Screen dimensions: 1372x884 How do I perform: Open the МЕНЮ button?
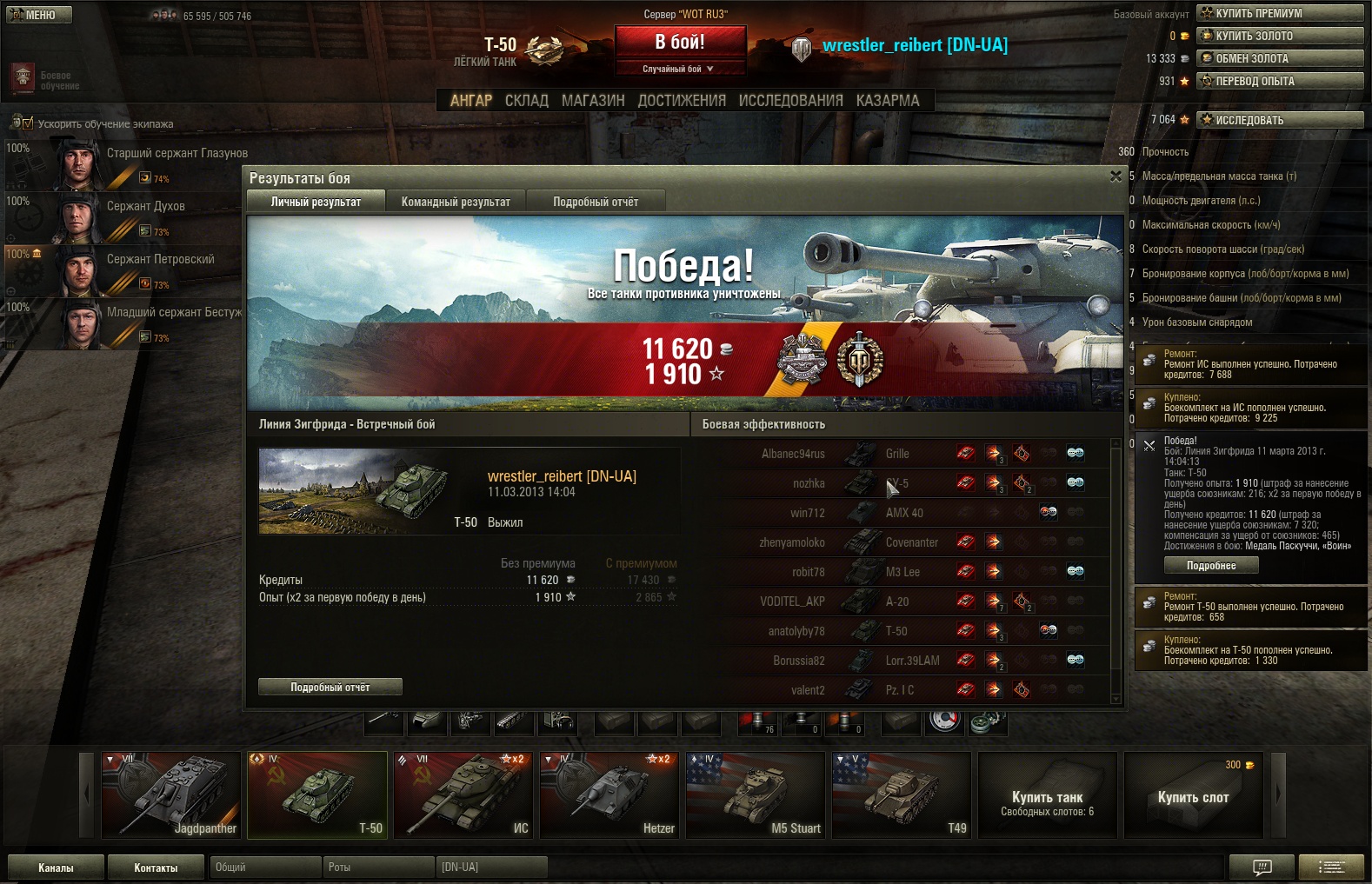point(39,15)
